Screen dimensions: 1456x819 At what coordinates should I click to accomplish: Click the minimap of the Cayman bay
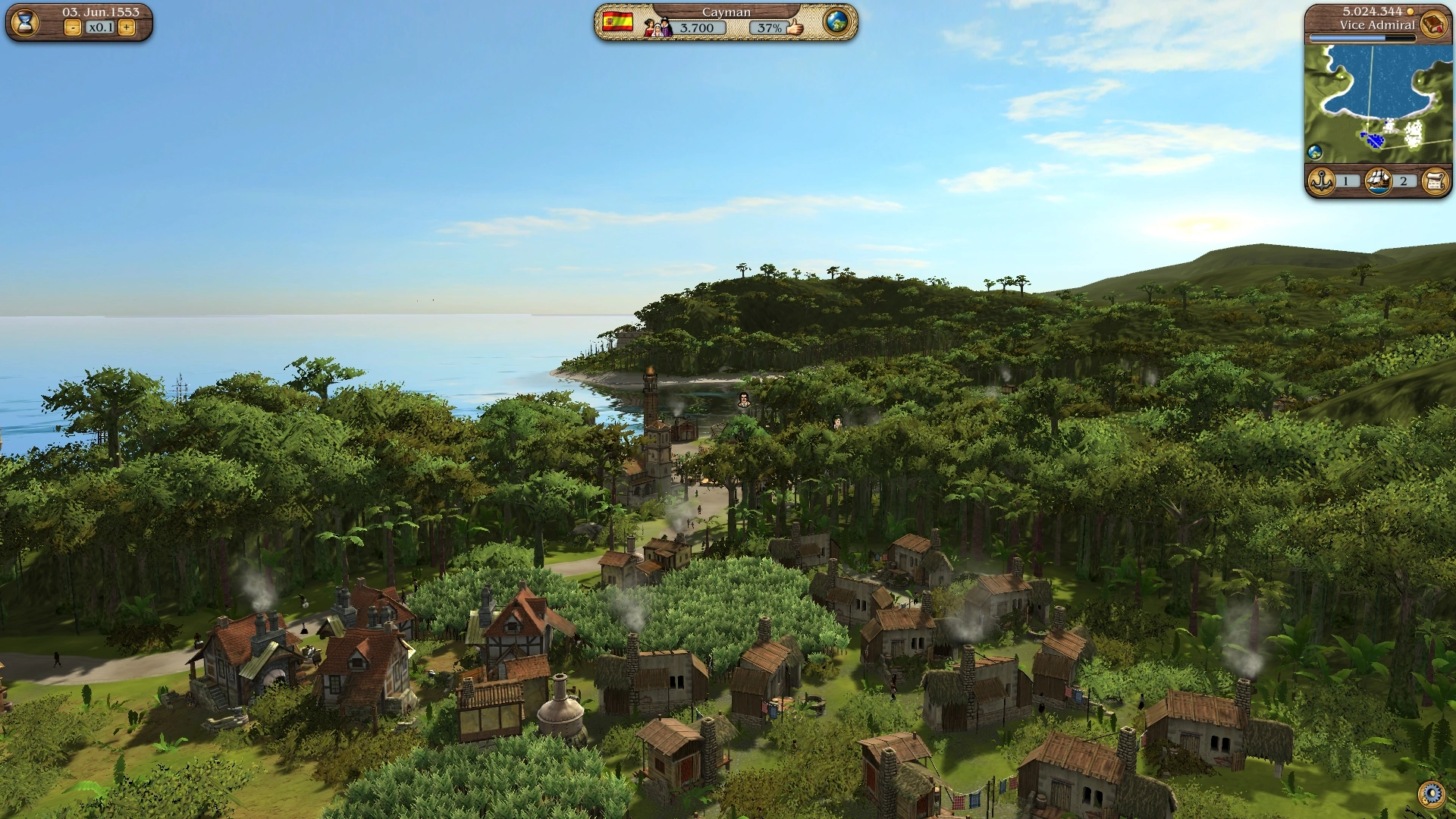(1378, 104)
